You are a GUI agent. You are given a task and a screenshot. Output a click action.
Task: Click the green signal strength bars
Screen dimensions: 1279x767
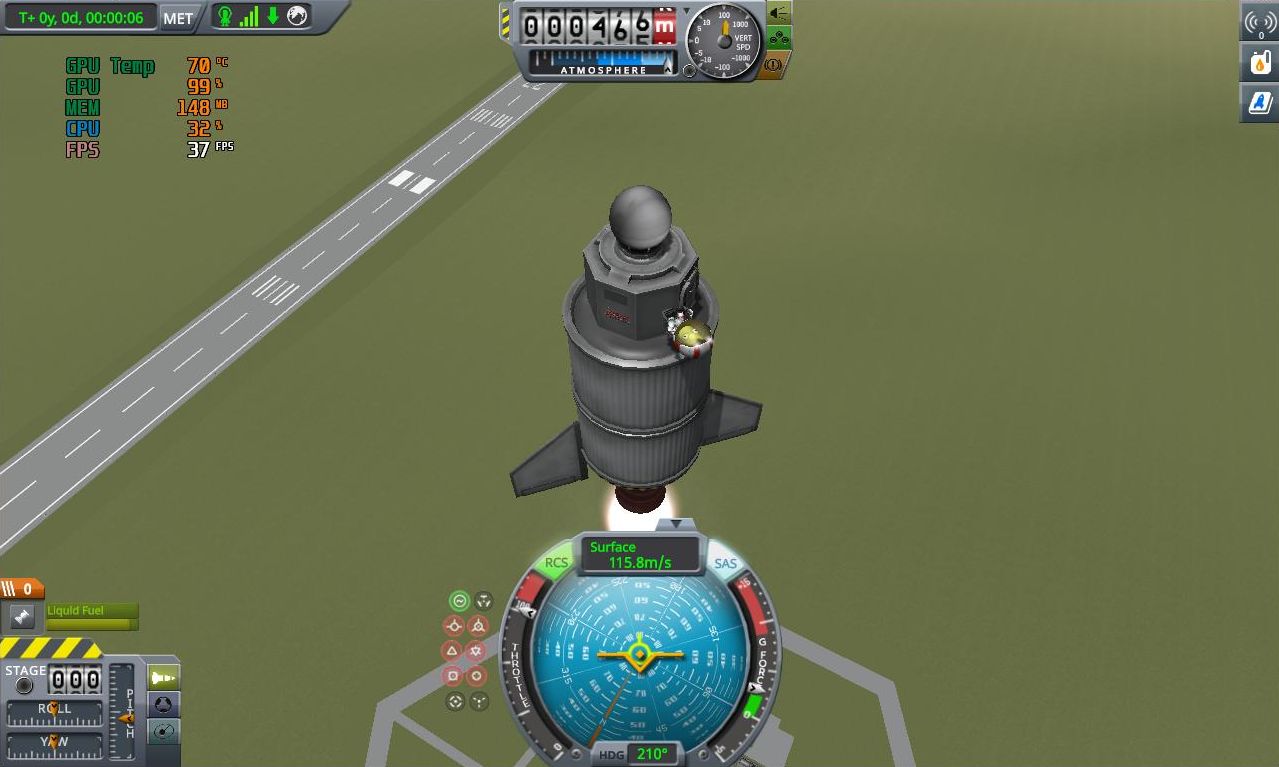click(249, 17)
